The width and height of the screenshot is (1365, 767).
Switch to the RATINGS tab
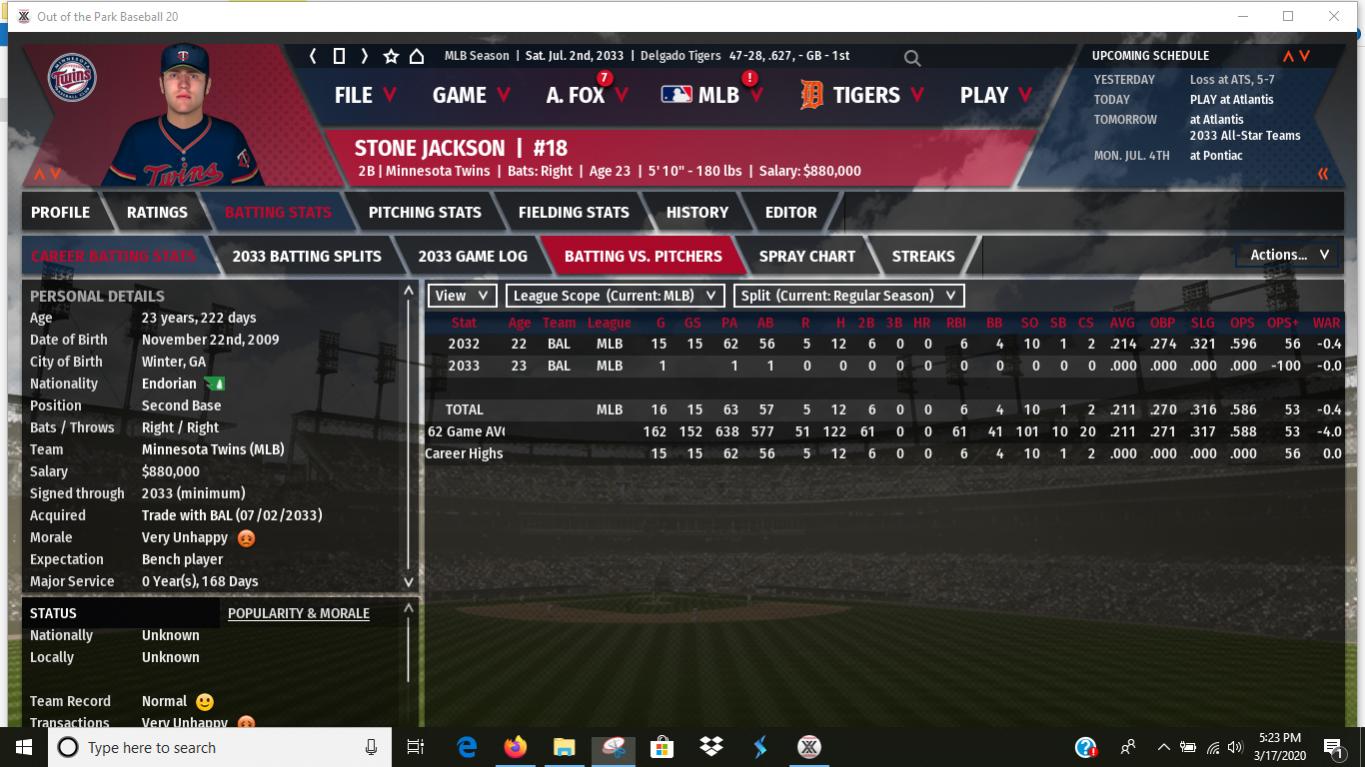click(x=157, y=212)
